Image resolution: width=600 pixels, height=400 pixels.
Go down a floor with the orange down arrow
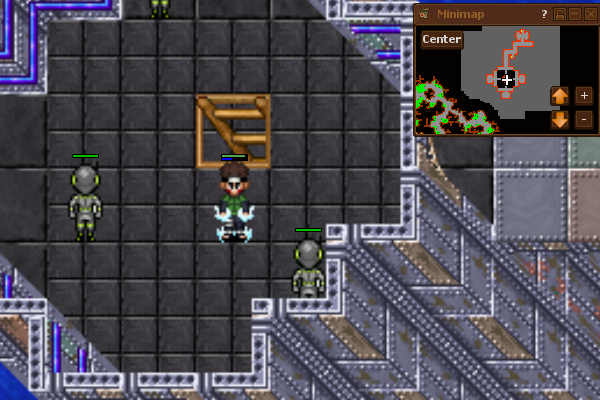pos(560,120)
